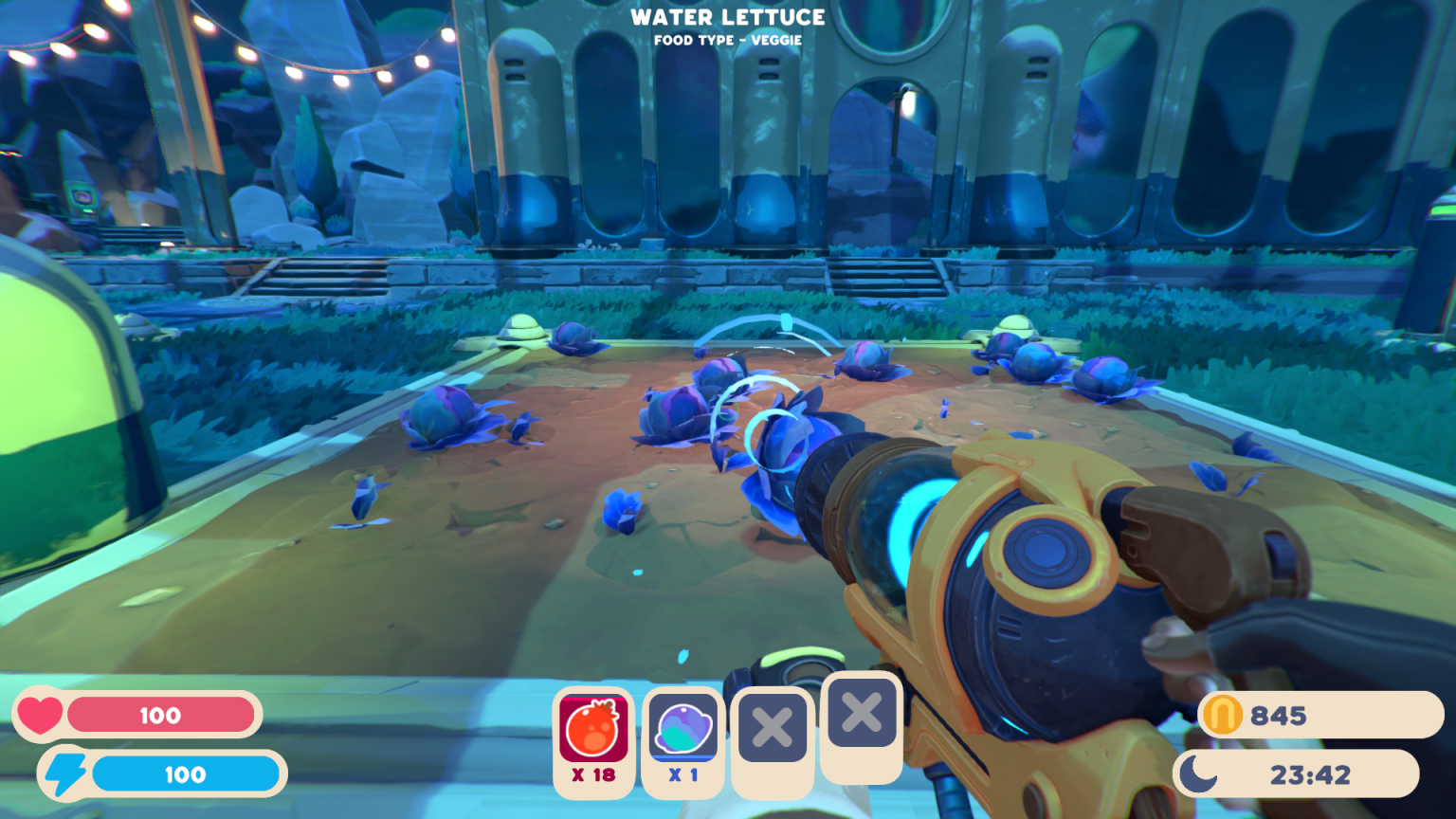Click the crescent moon time icon
Viewport: 1456px width, 819px height.
pyautogui.click(x=1200, y=773)
